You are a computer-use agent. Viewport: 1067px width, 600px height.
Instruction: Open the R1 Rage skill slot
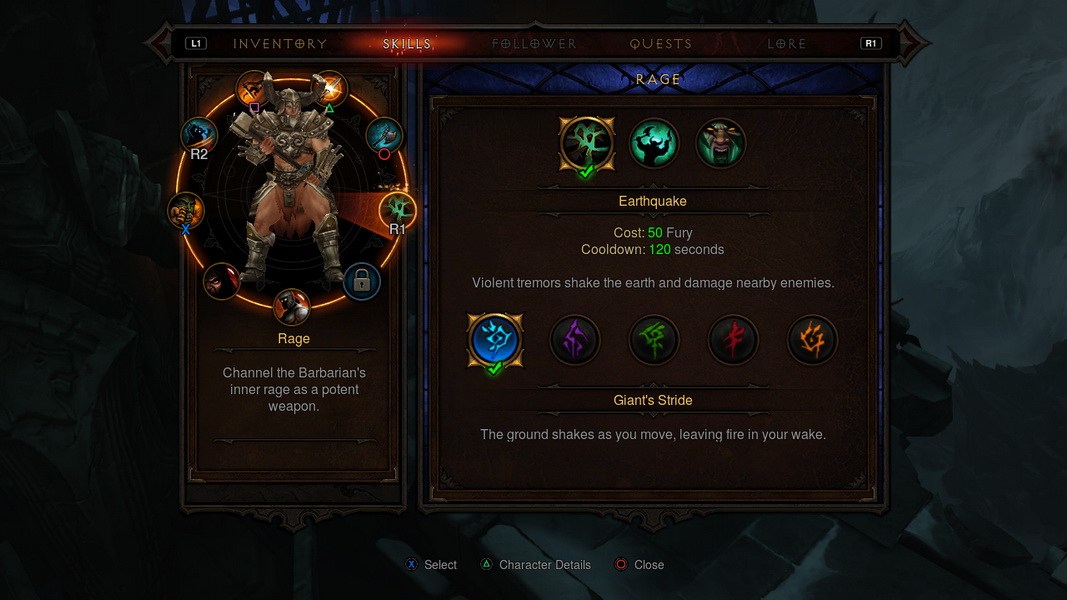tap(397, 210)
